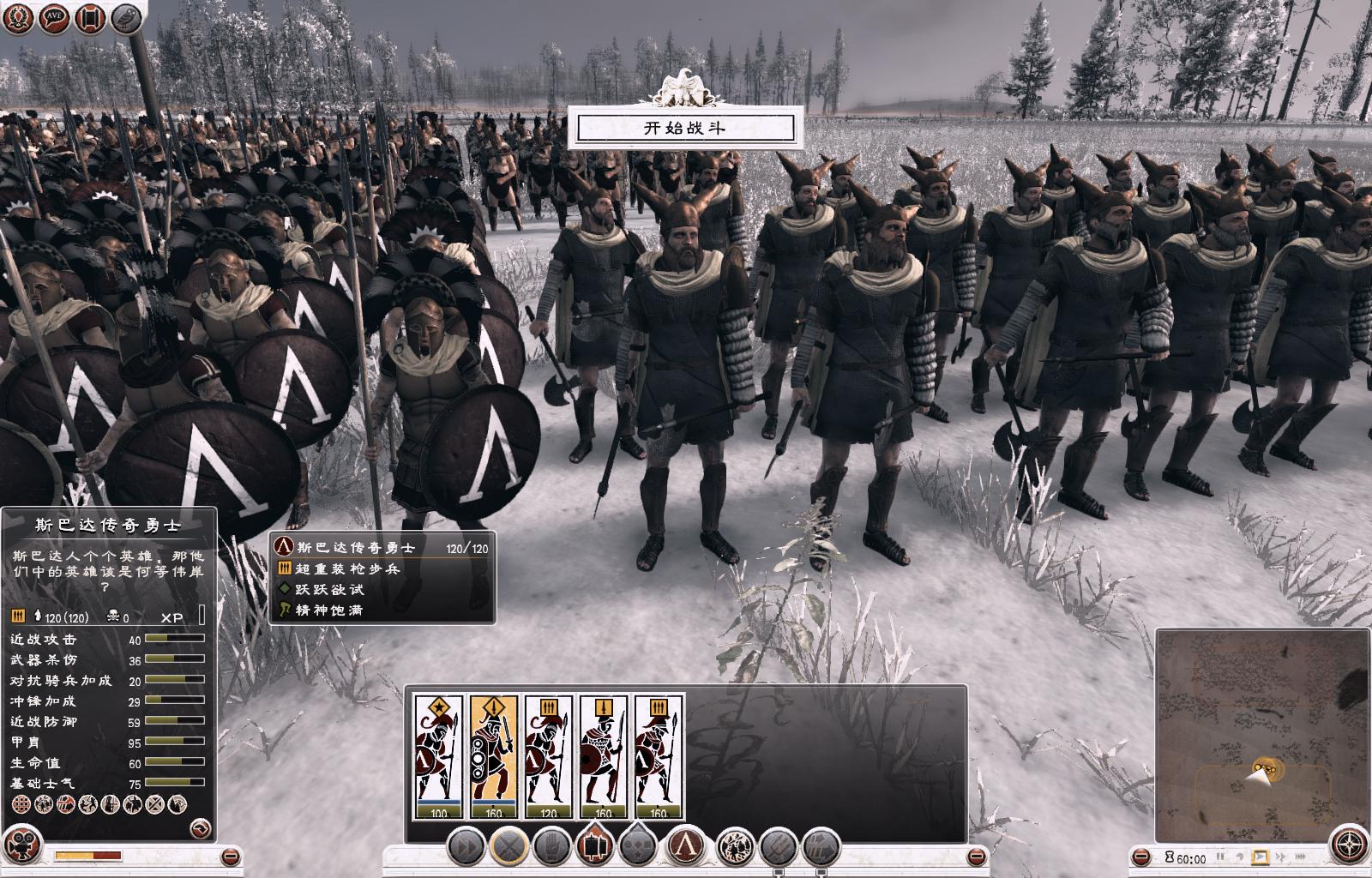Set battle speed to fast forward
Viewport: 1372px width, 878px height.
click(1281, 857)
